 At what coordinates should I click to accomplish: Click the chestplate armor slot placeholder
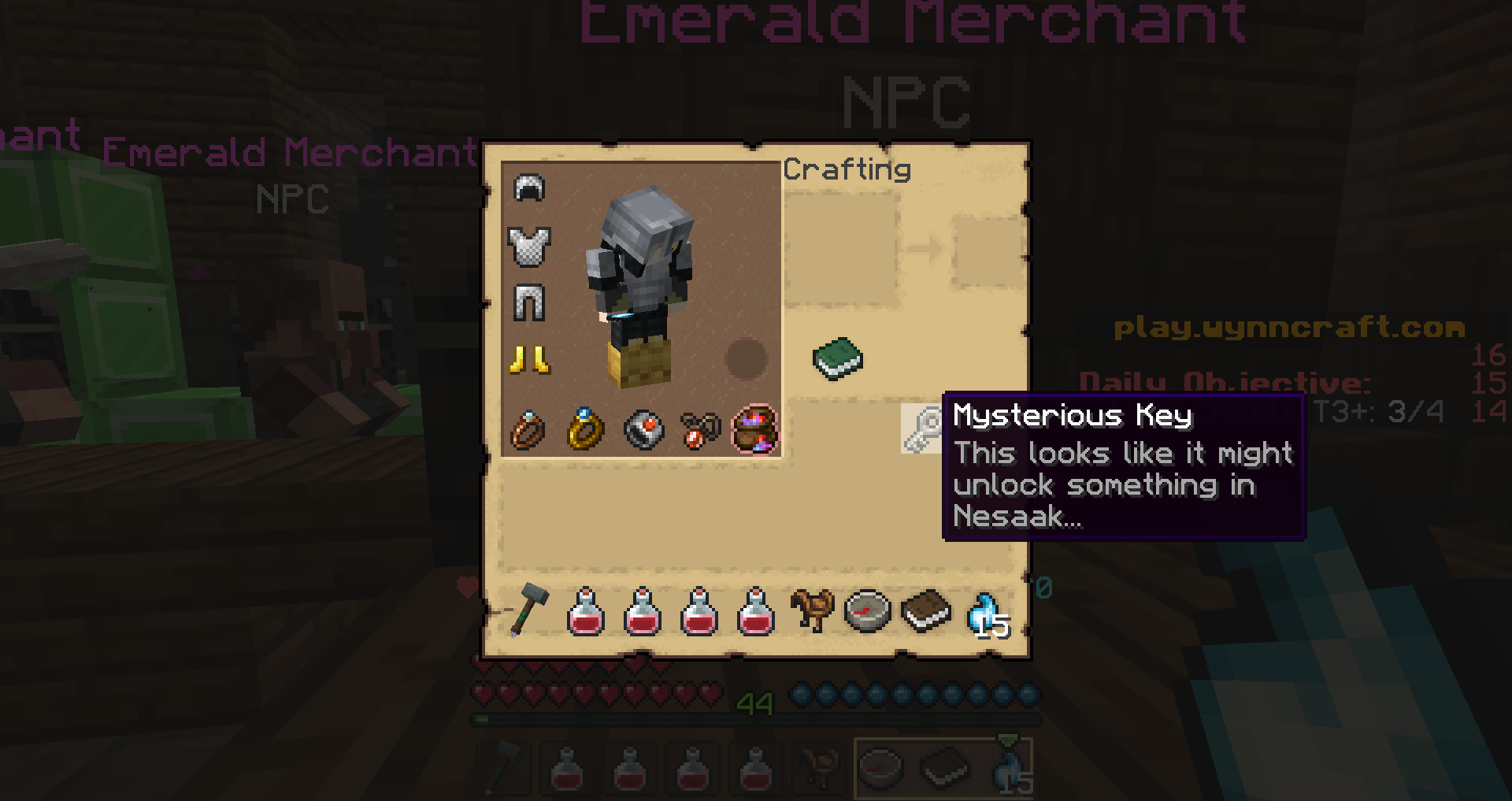tap(529, 247)
